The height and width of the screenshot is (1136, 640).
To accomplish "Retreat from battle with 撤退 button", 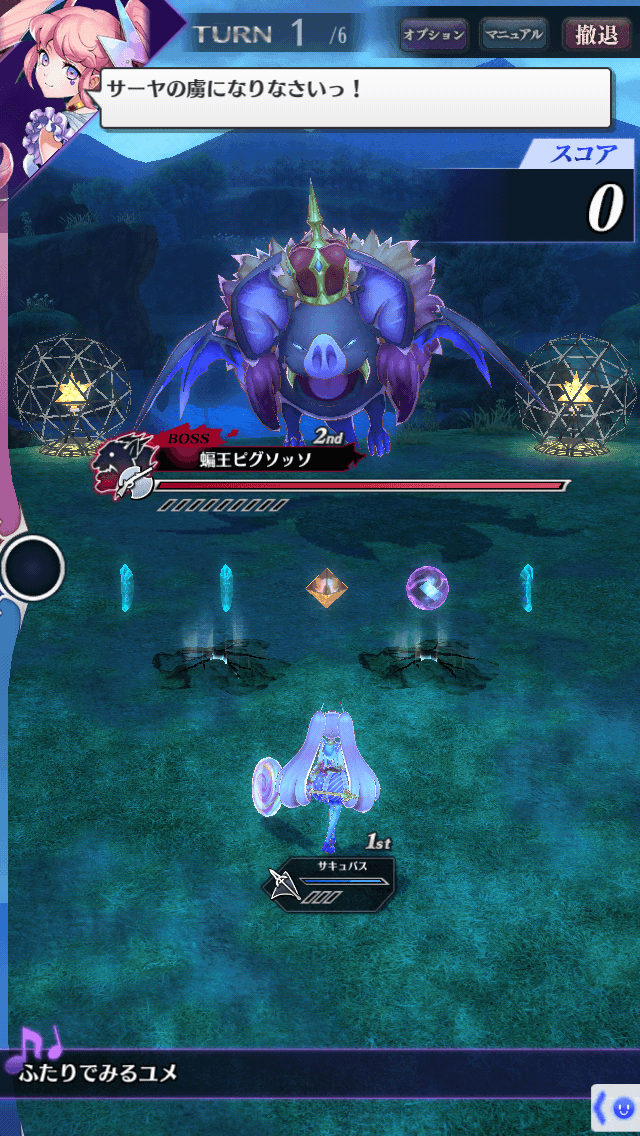I will [x=597, y=35].
